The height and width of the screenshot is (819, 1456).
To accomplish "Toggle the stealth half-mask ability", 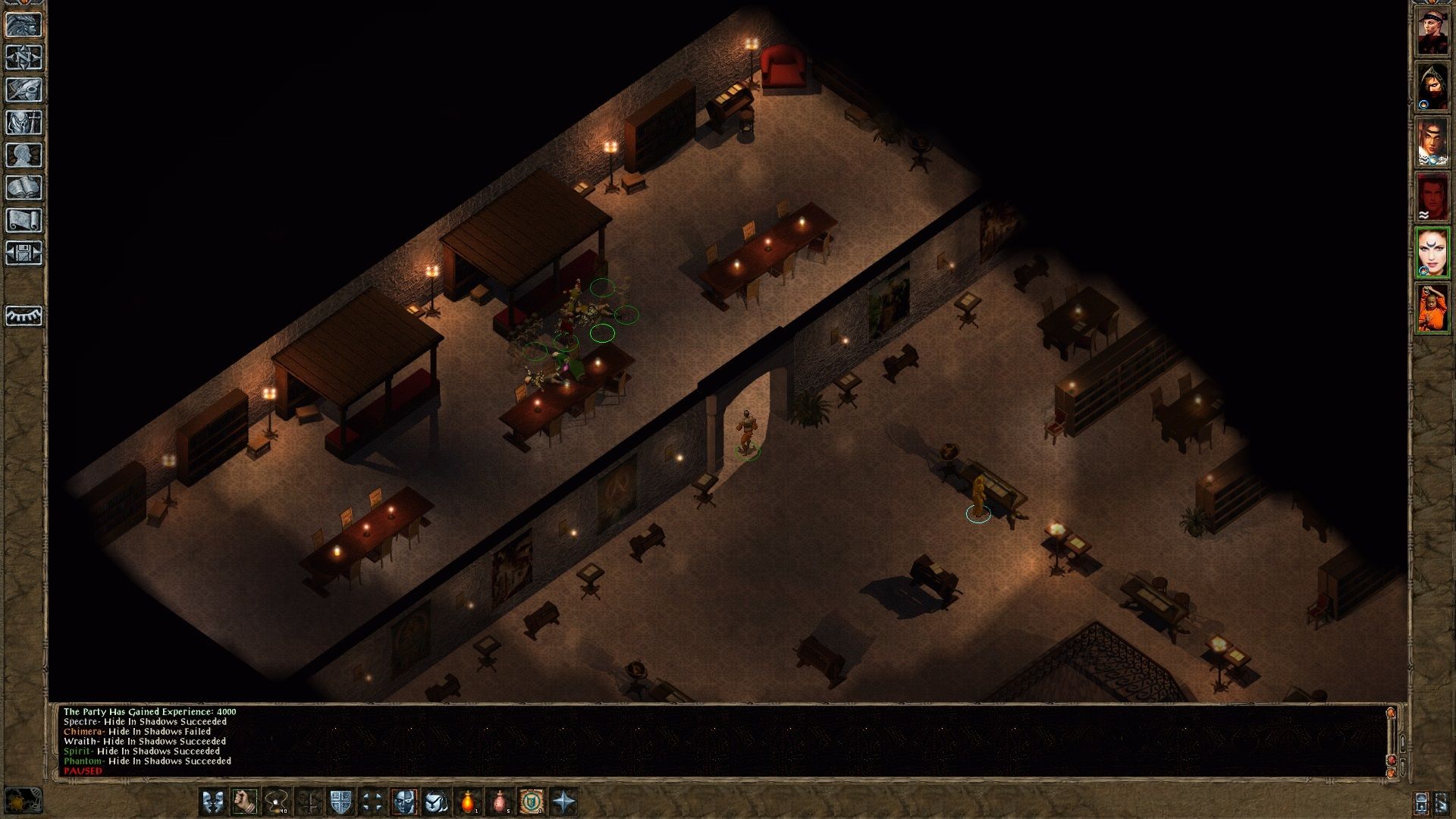I will coord(404,802).
